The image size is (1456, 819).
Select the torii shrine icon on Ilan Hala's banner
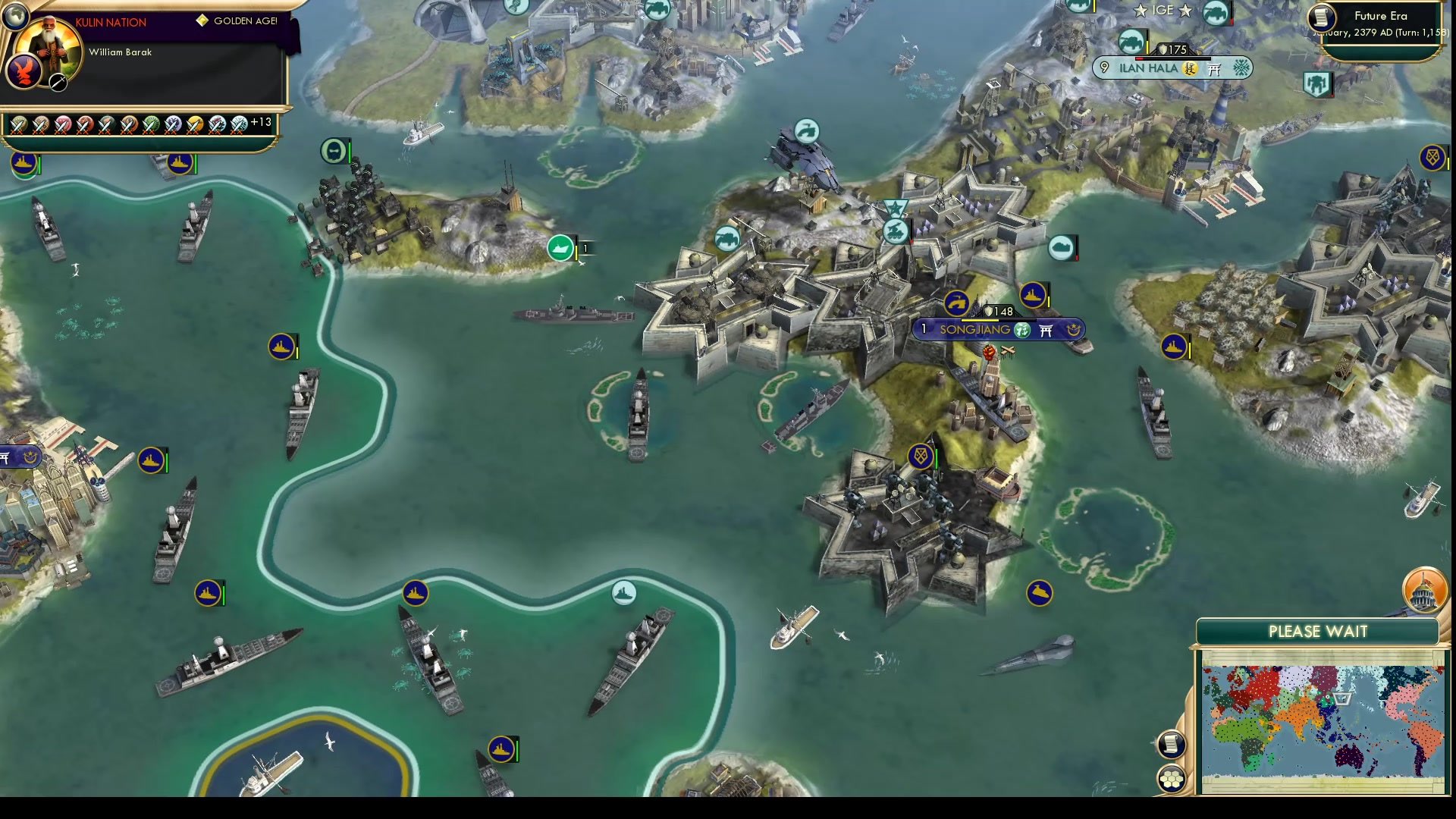[x=1215, y=68]
